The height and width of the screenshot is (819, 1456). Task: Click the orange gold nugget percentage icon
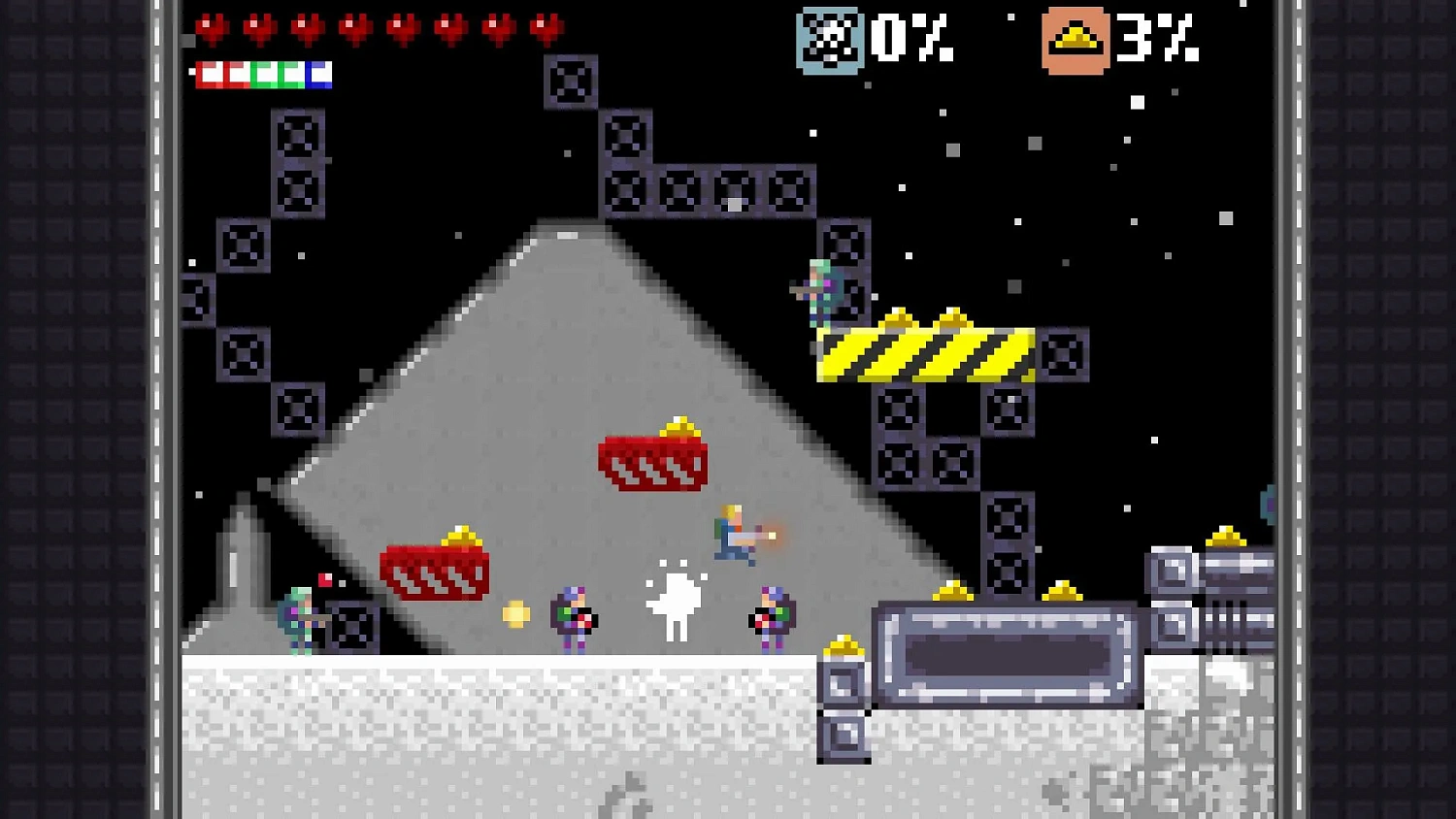[1075, 41]
